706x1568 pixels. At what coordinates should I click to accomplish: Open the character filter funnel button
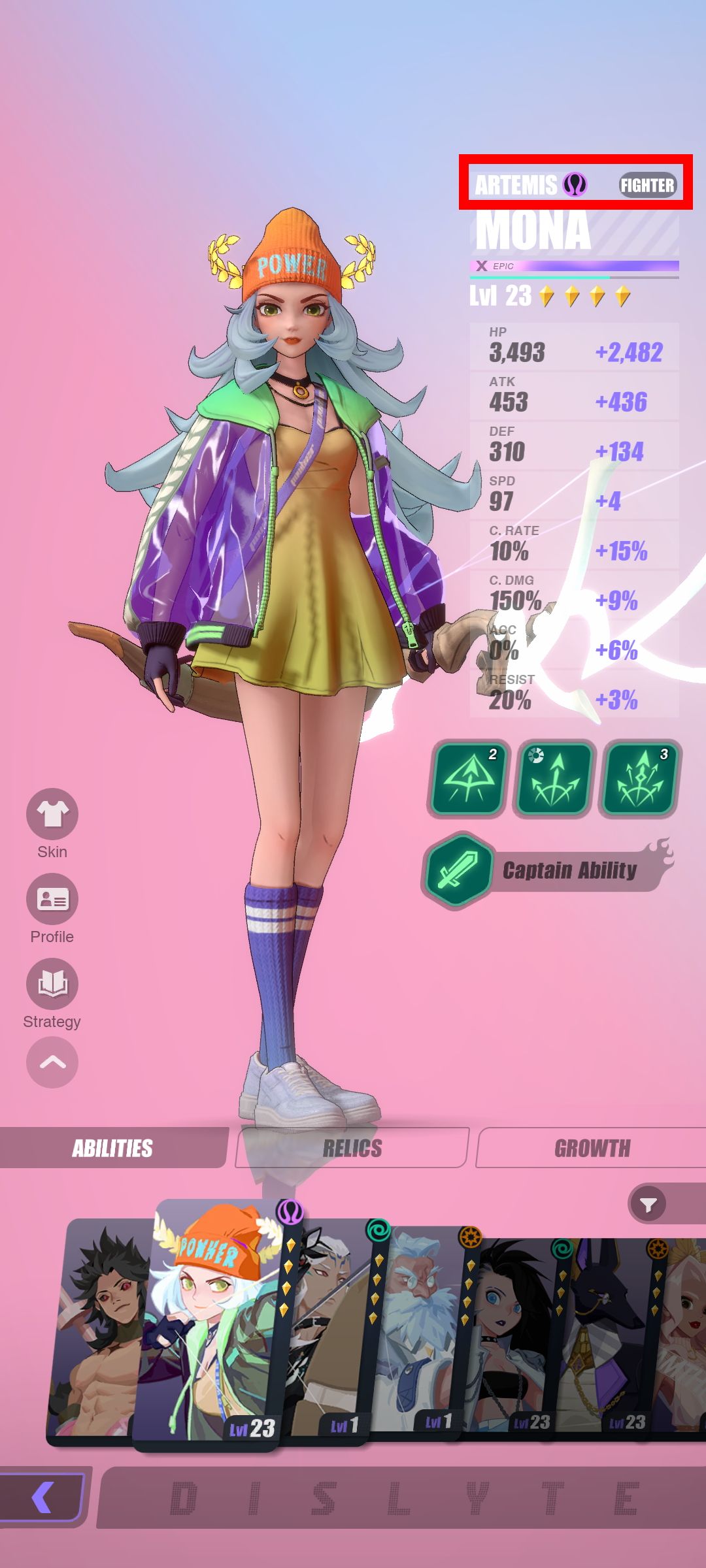[648, 1205]
